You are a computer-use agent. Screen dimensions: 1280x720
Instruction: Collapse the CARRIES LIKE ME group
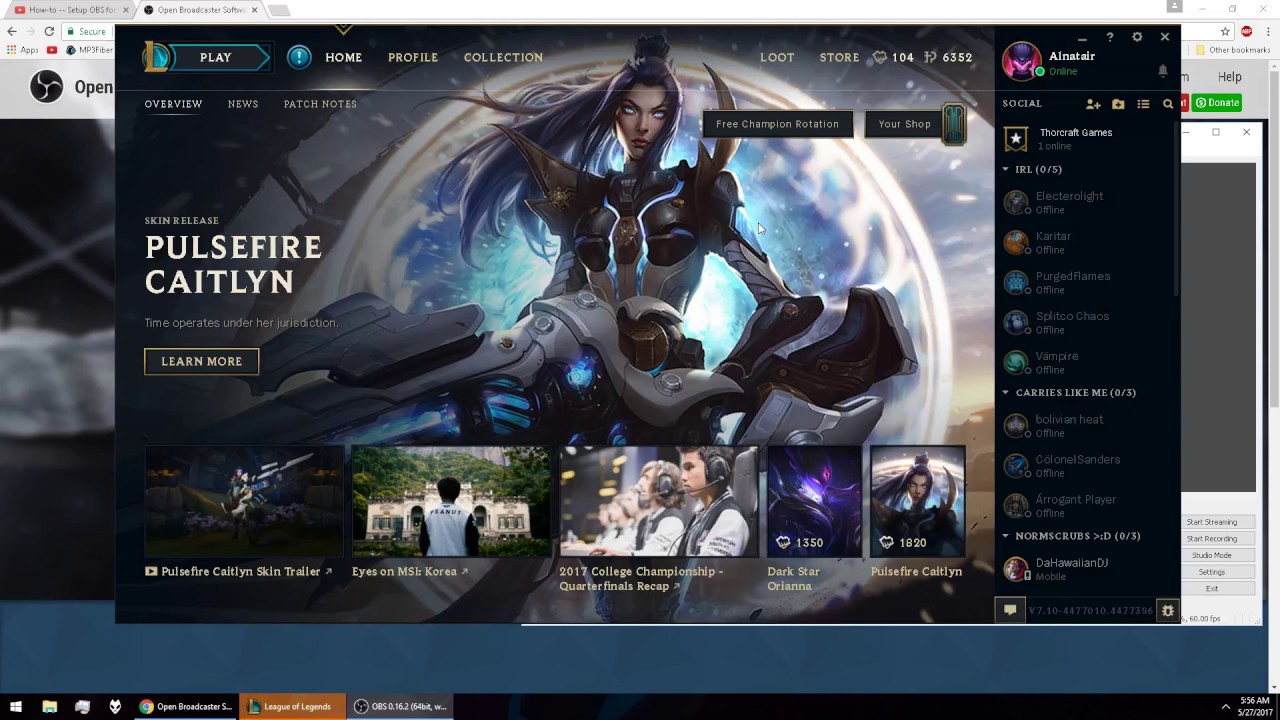pyautogui.click(x=1005, y=392)
